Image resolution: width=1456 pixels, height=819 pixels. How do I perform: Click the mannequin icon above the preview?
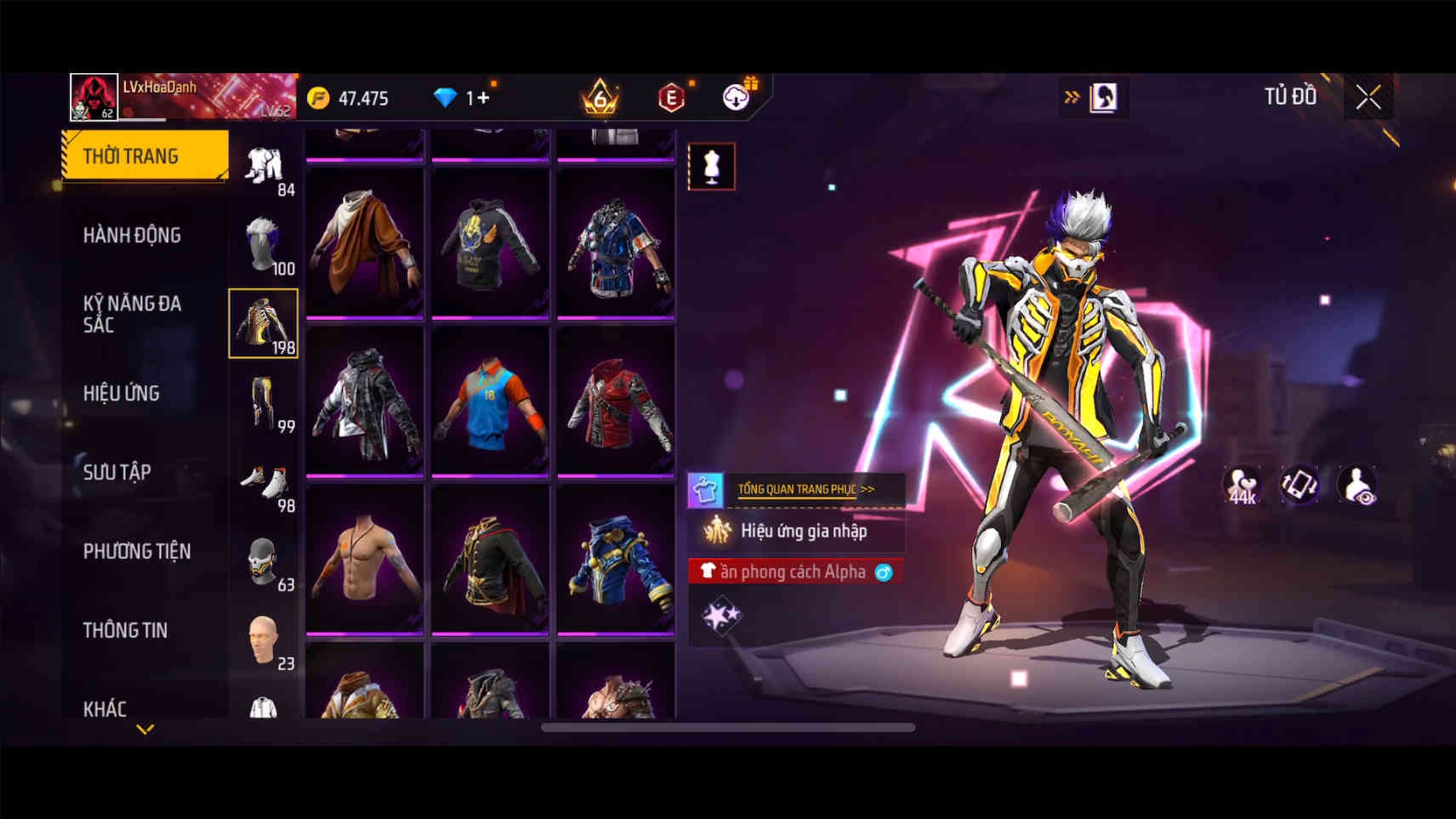711,166
